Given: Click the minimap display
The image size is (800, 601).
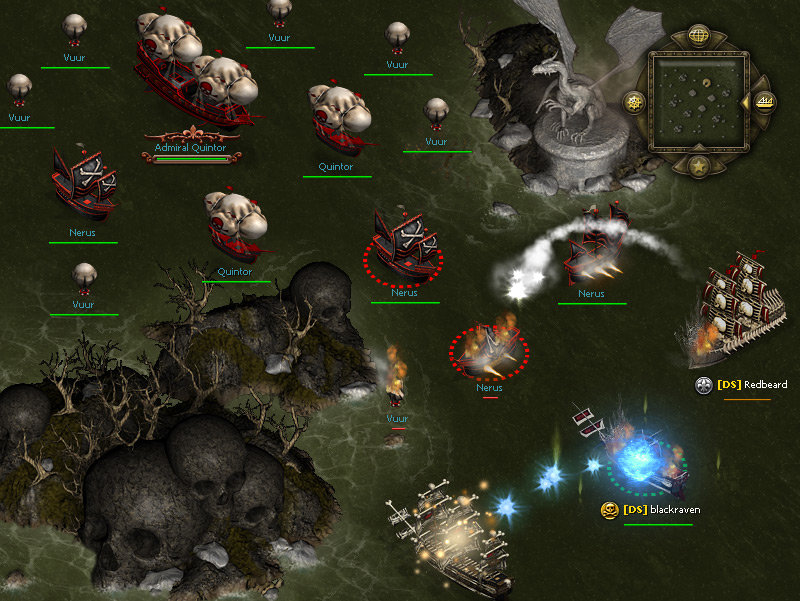Looking at the screenshot, I should pos(699,100).
